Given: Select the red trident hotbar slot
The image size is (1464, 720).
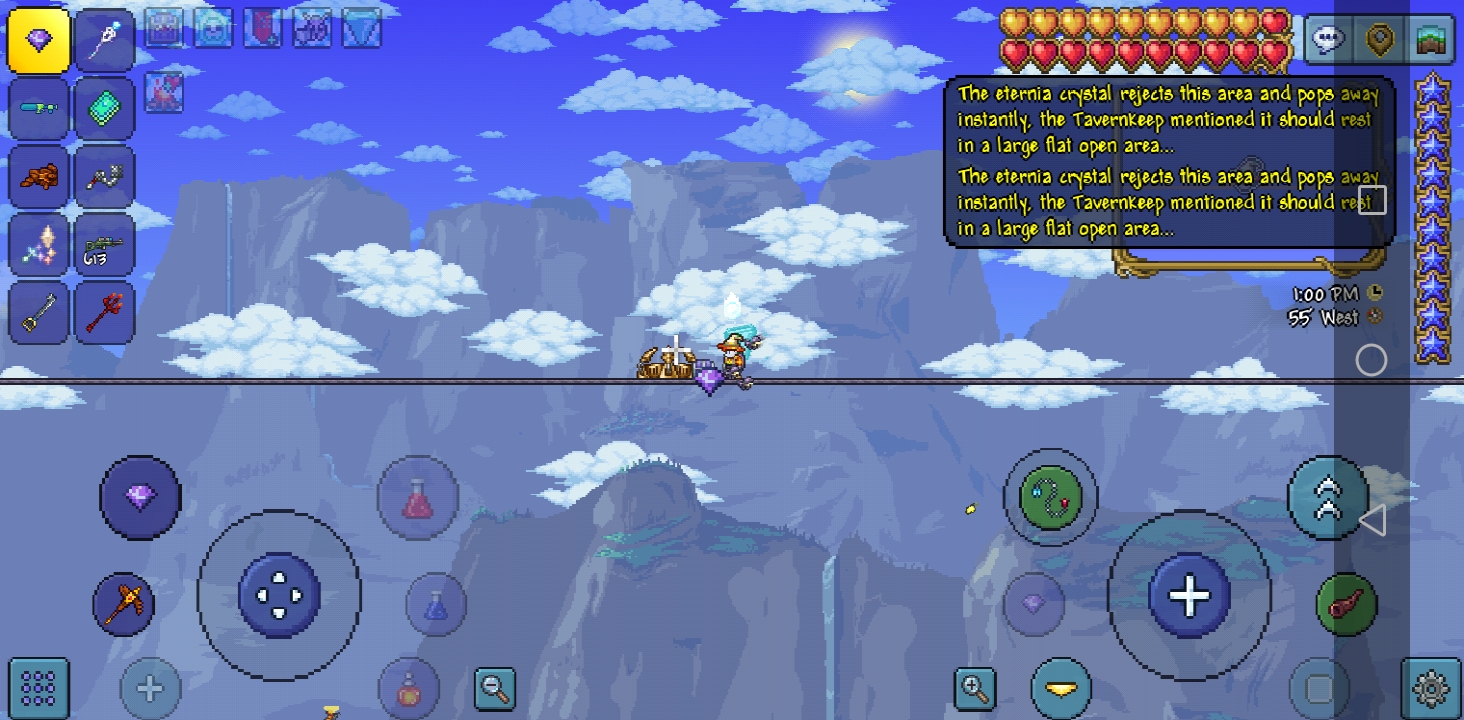Looking at the screenshot, I should (x=105, y=314).
